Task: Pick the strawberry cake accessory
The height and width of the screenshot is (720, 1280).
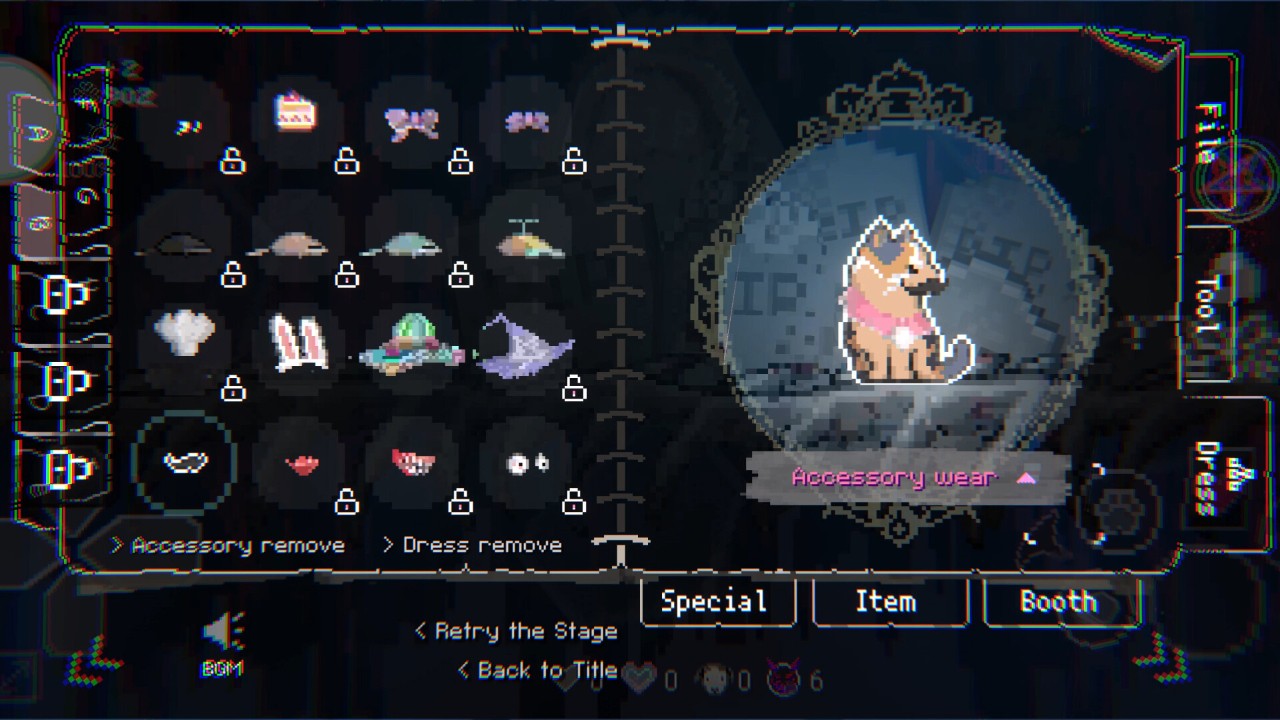Action: [296, 114]
